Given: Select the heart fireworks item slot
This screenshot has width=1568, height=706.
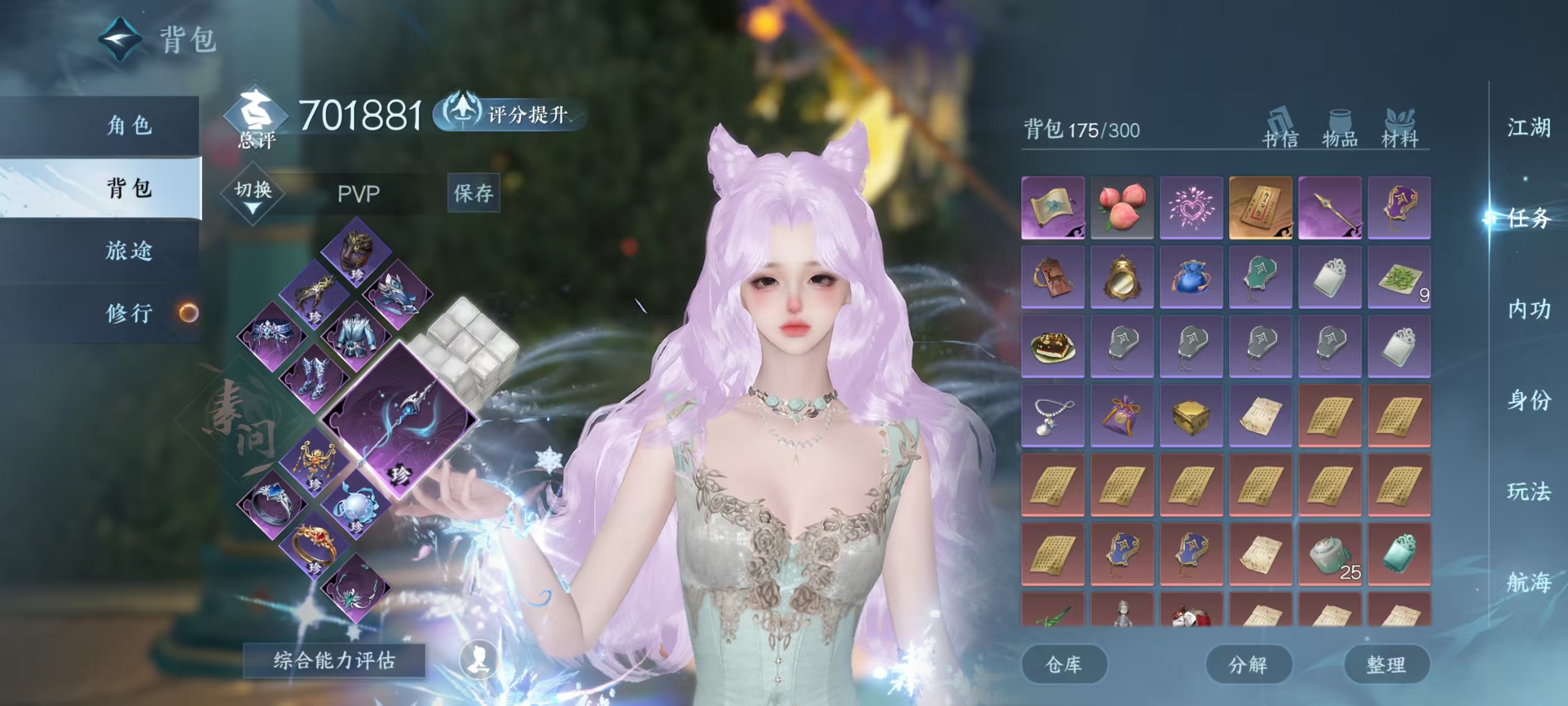Looking at the screenshot, I should coord(1191,207).
